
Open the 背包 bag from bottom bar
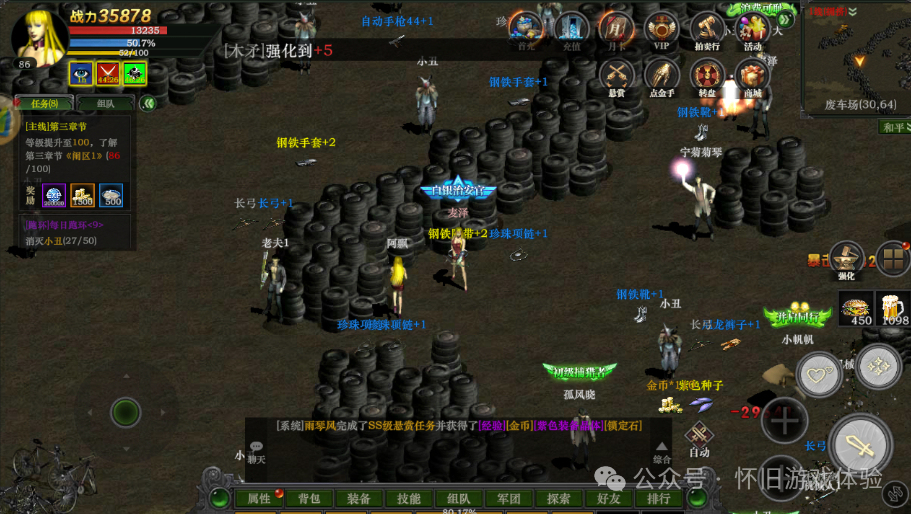coord(309,498)
